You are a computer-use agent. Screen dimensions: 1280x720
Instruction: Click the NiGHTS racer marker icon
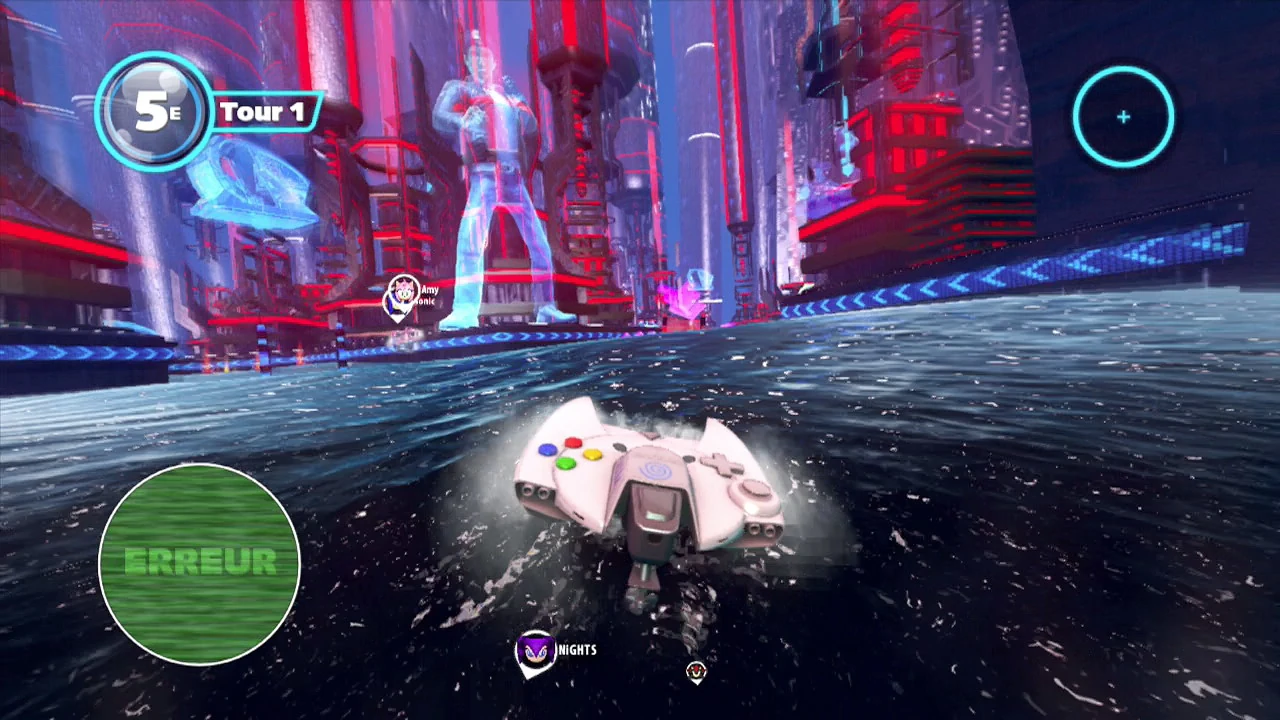[x=535, y=651]
